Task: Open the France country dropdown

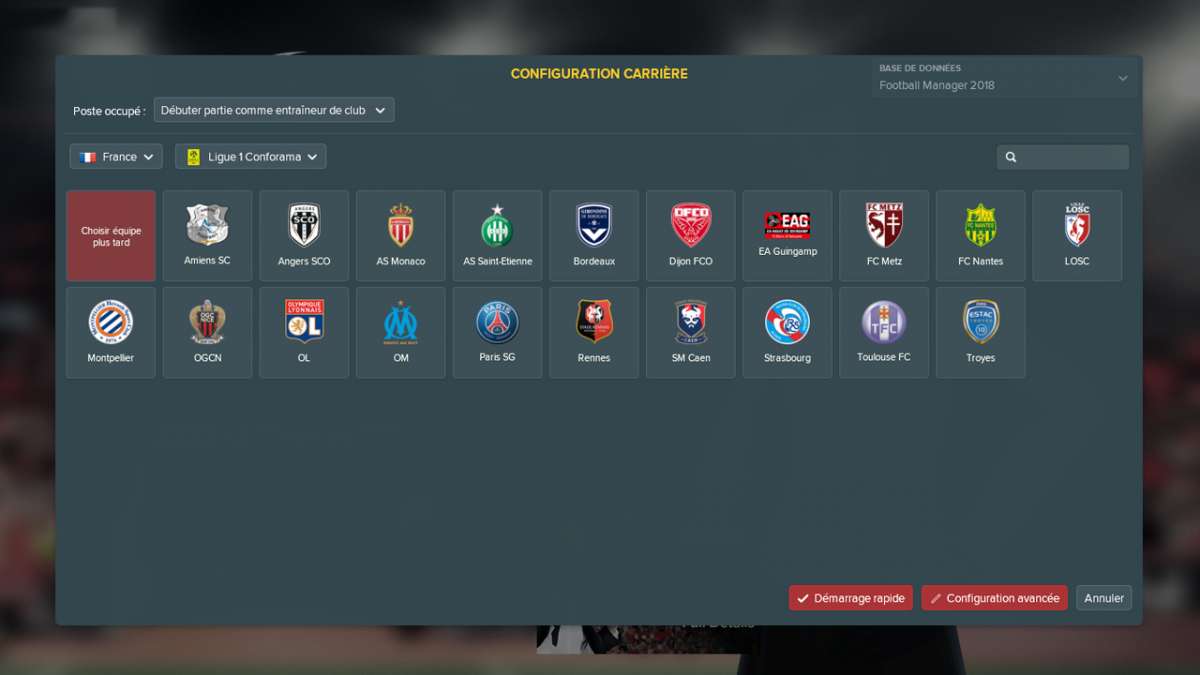Action: click(116, 157)
